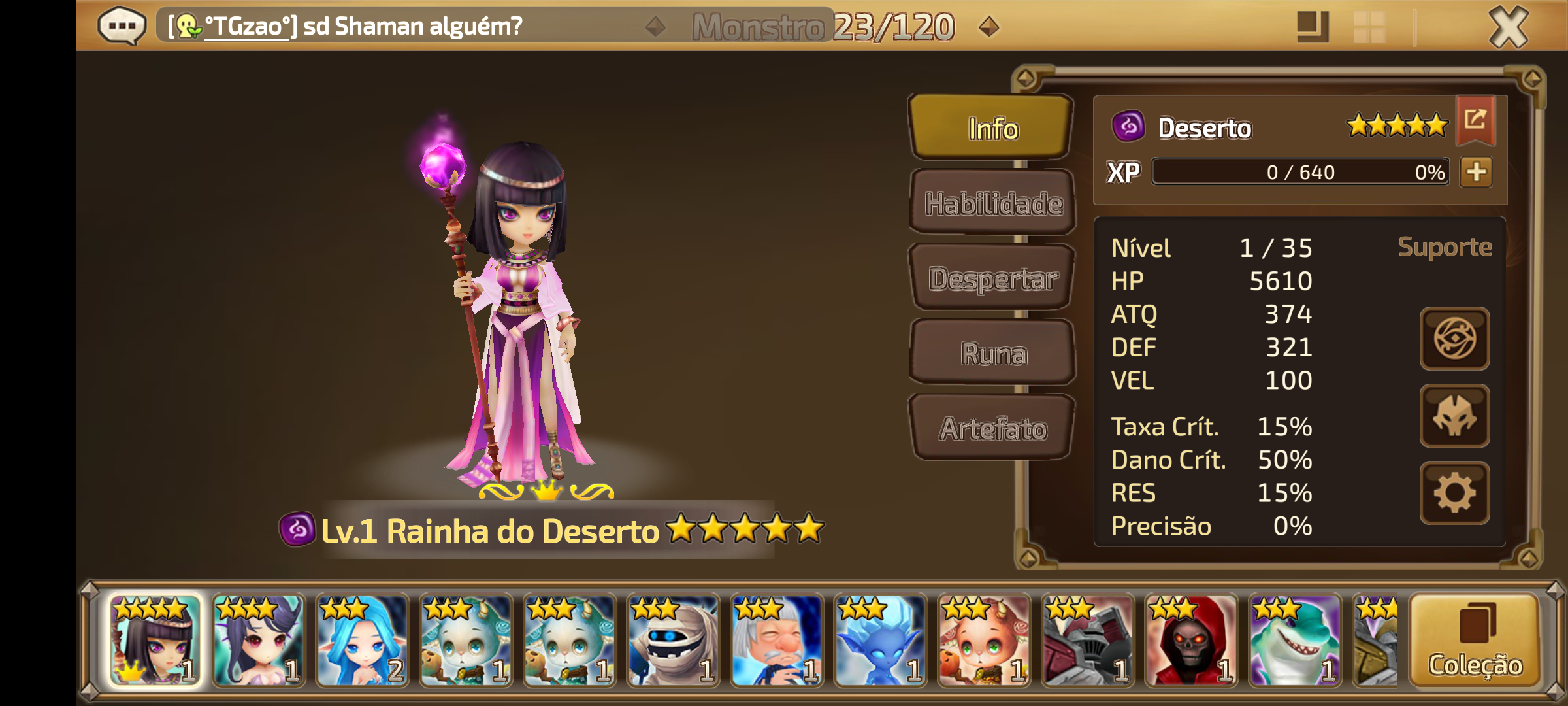Share monster via red ribbon icon
Viewport: 1568px width, 706px height.
click(1475, 120)
